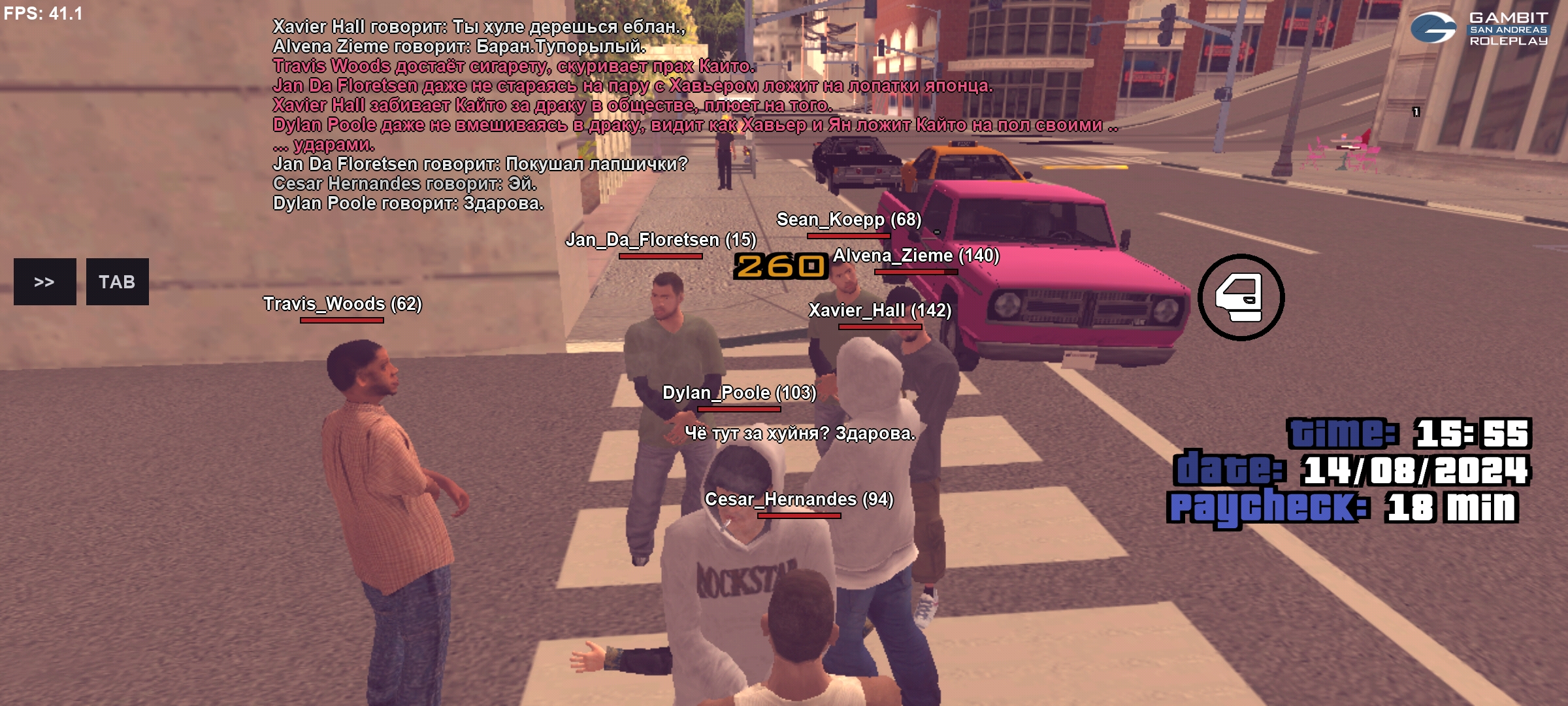This screenshot has width=1568, height=706.
Task: Expand the double-arrow side panel button
Action: coord(44,282)
